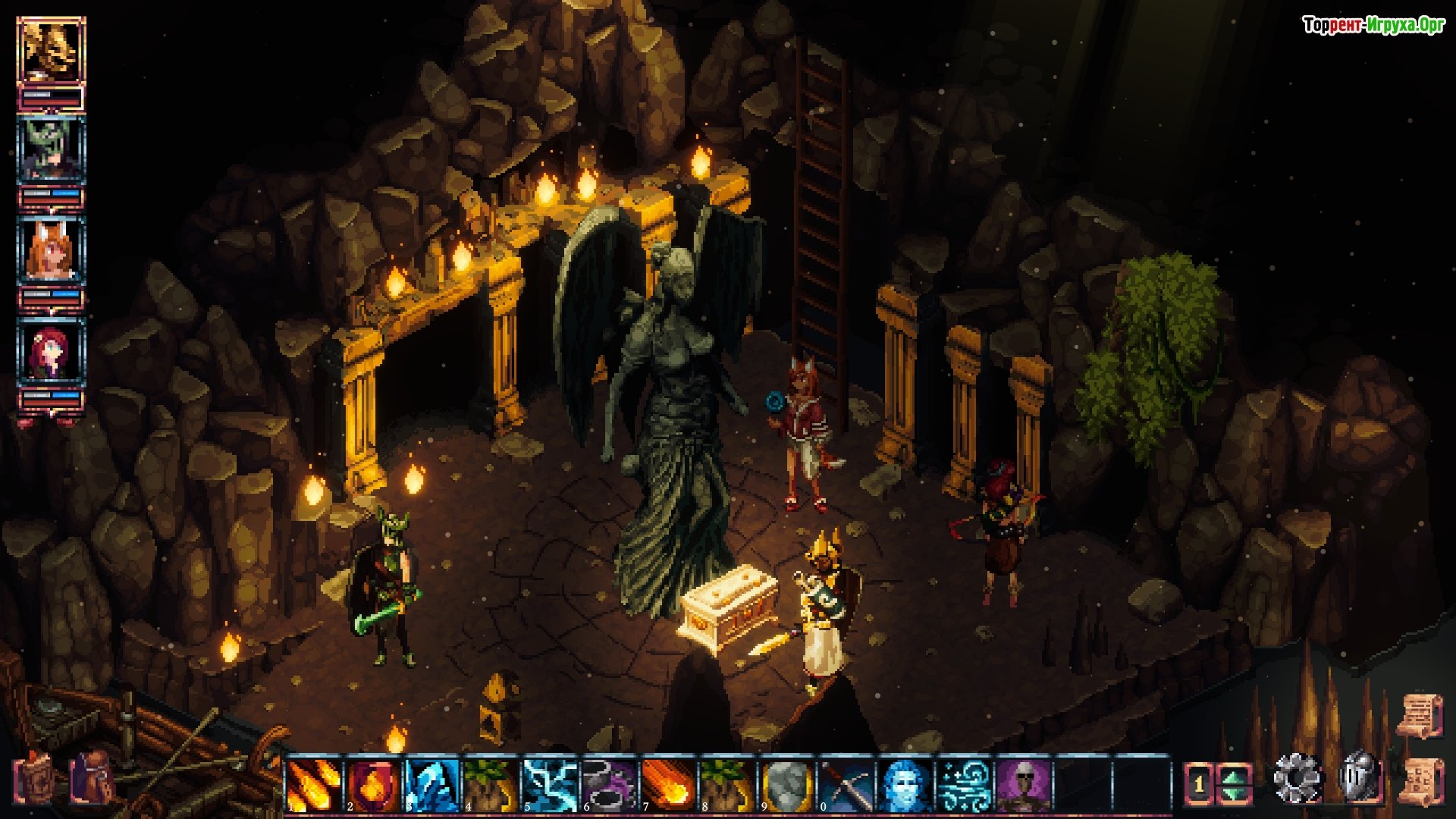Cast the ice crystal spell in slot 3

[x=431, y=784]
